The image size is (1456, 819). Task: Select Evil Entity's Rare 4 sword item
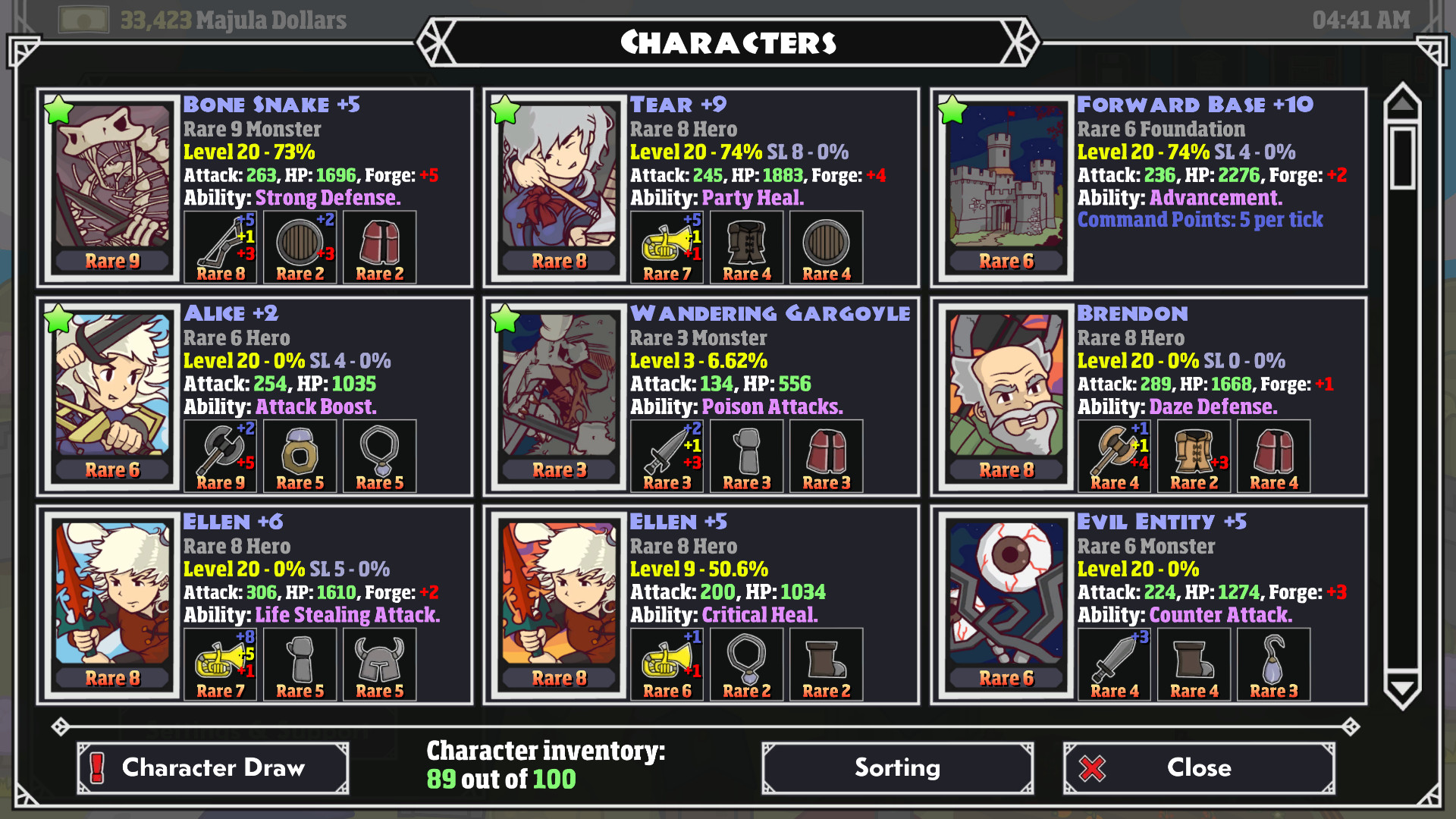pos(1114,661)
